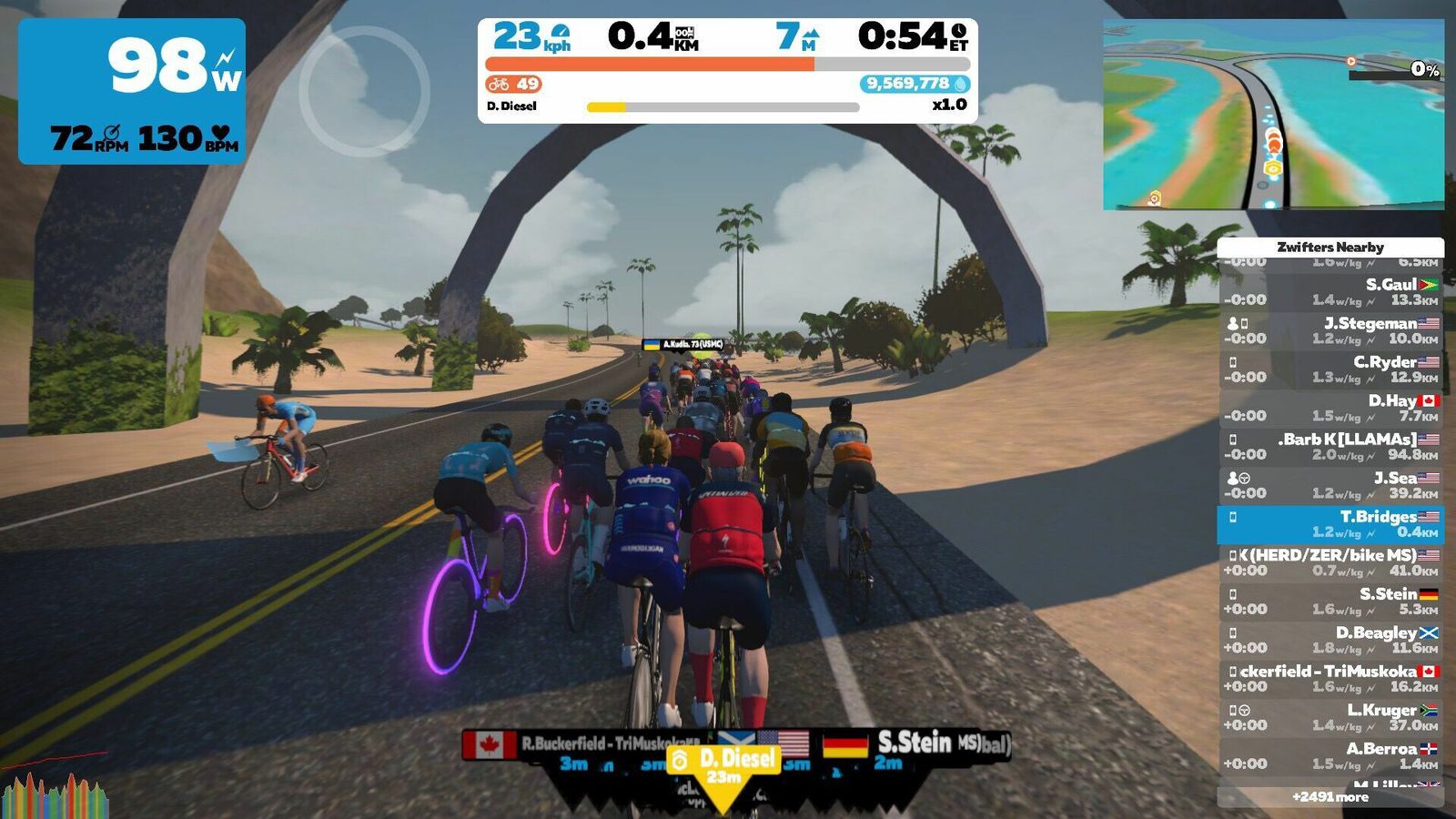
Task: Open the minimap in the corner
Action: click(1273, 115)
